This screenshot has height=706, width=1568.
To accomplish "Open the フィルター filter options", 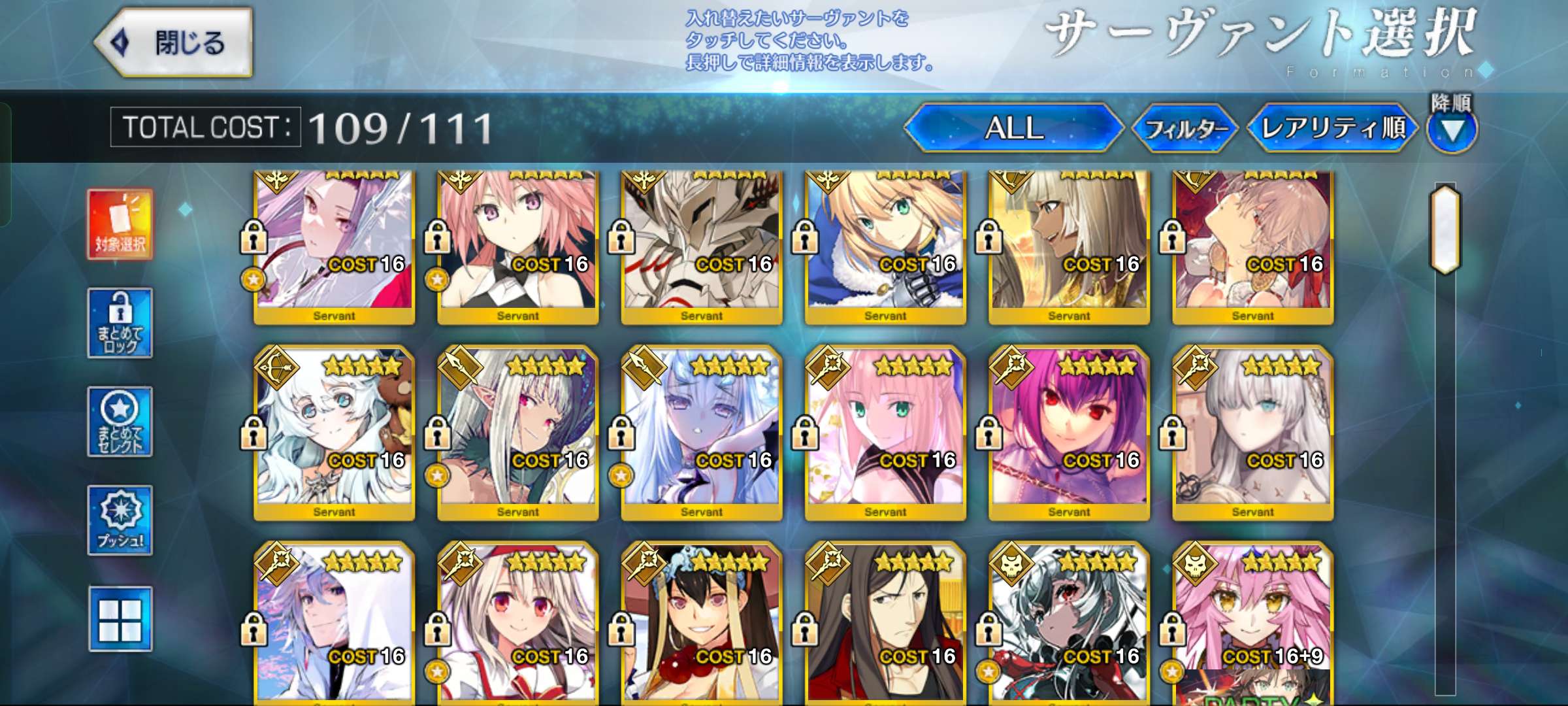I will pyautogui.click(x=1185, y=129).
